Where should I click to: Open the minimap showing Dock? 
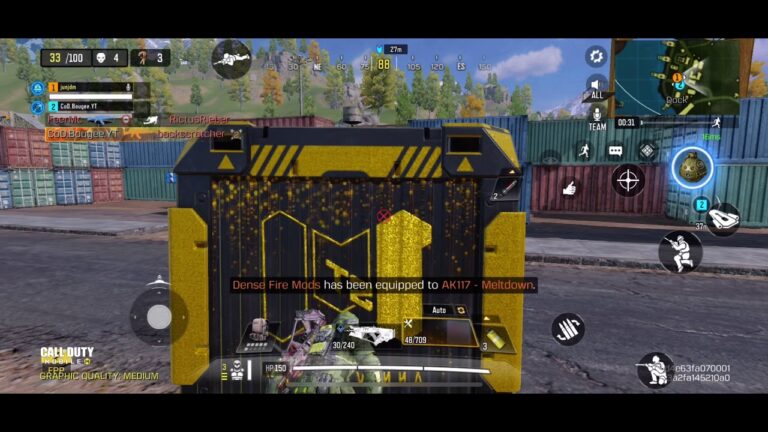tap(680, 76)
